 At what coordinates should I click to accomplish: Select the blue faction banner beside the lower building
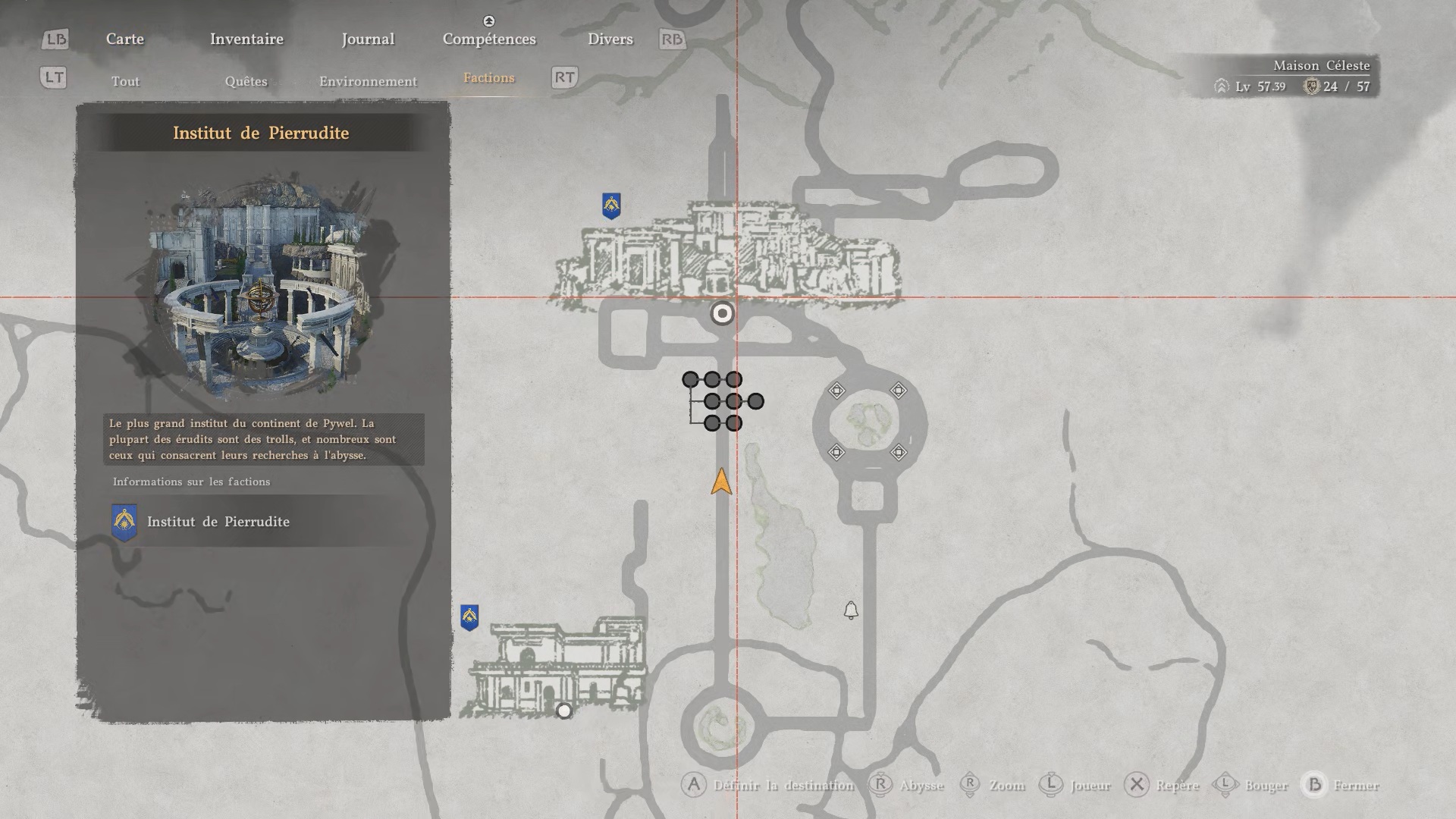tap(469, 617)
